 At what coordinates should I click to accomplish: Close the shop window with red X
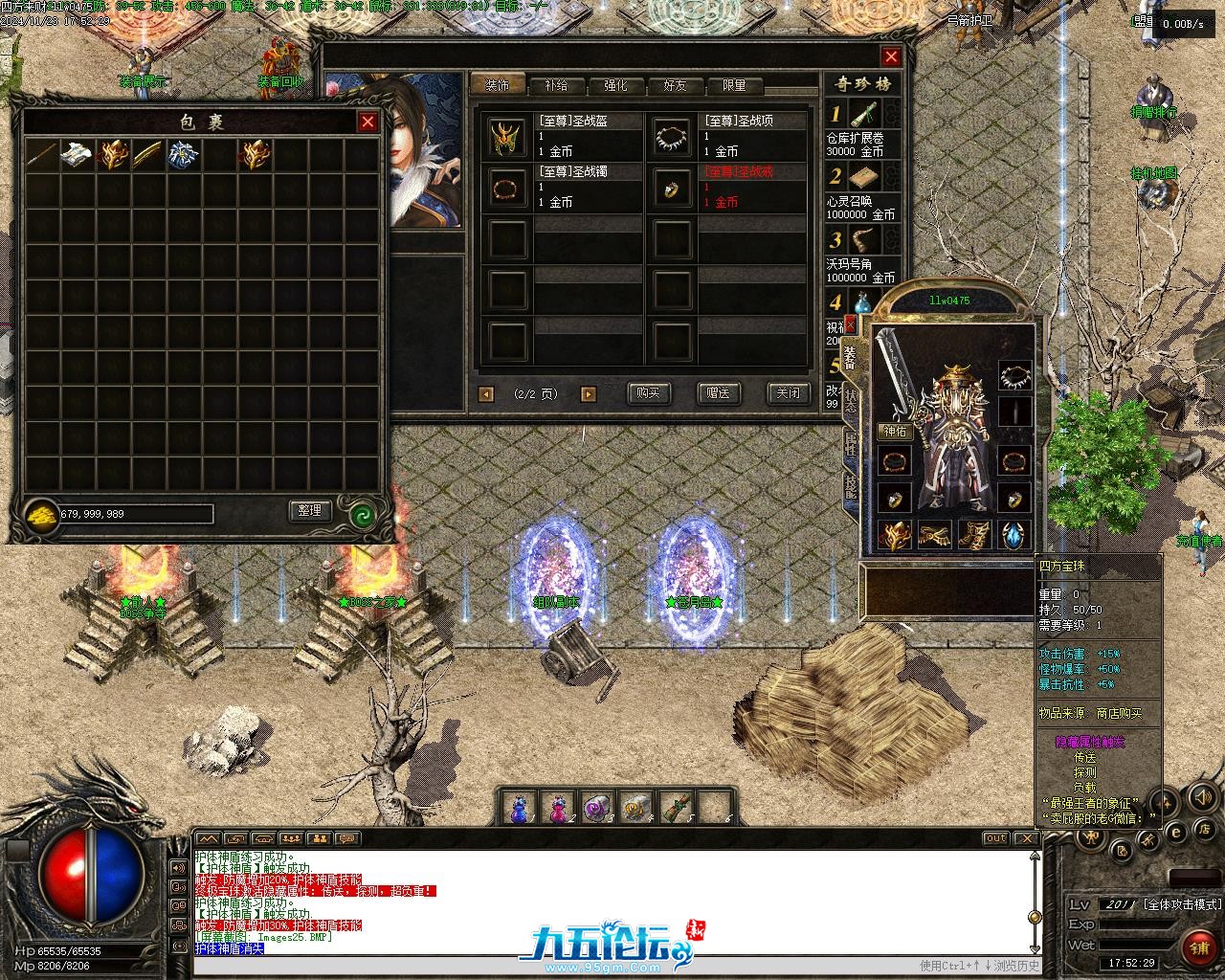(891, 56)
